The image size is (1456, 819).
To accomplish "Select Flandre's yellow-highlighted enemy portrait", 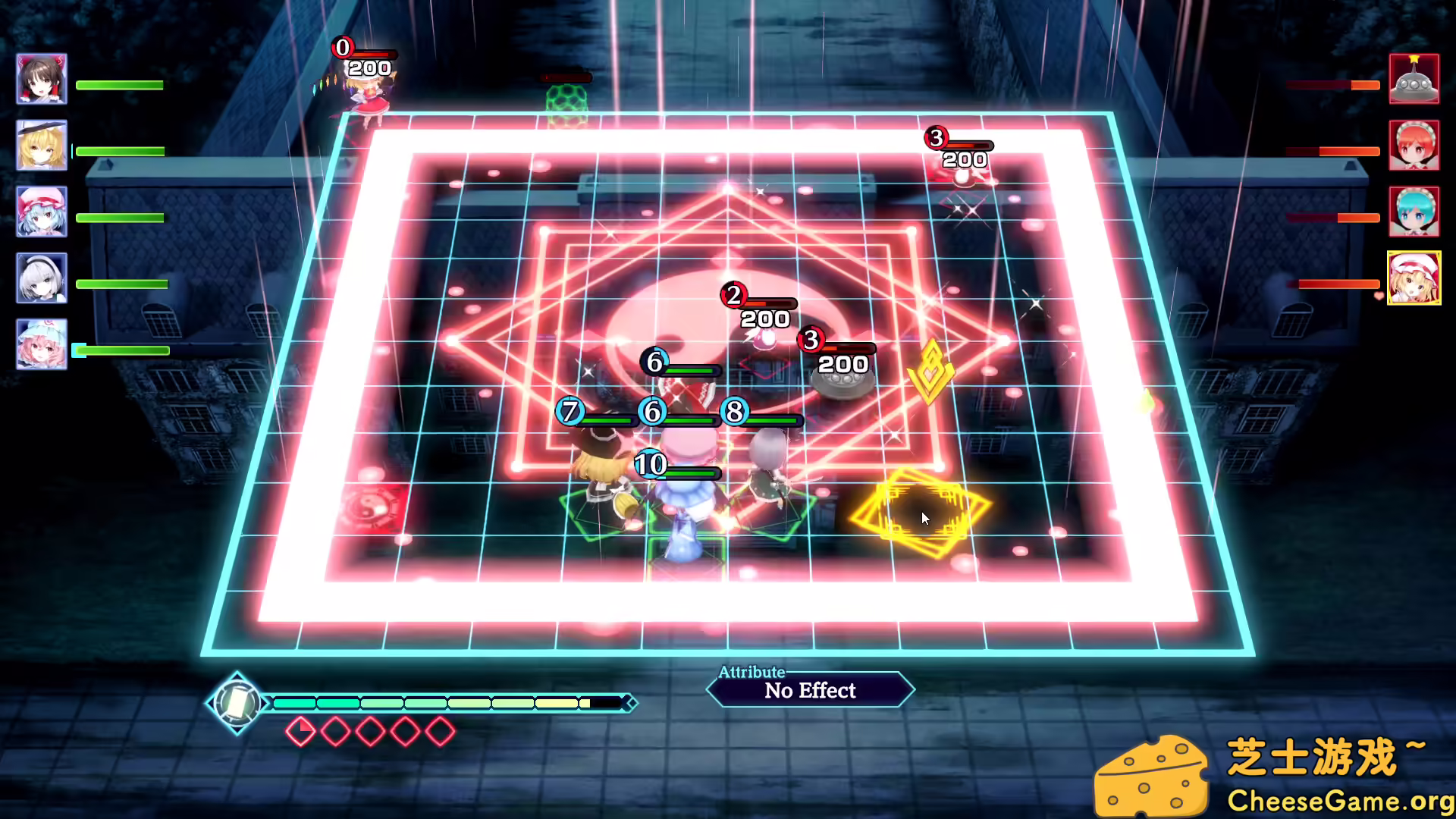I will point(1415,278).
